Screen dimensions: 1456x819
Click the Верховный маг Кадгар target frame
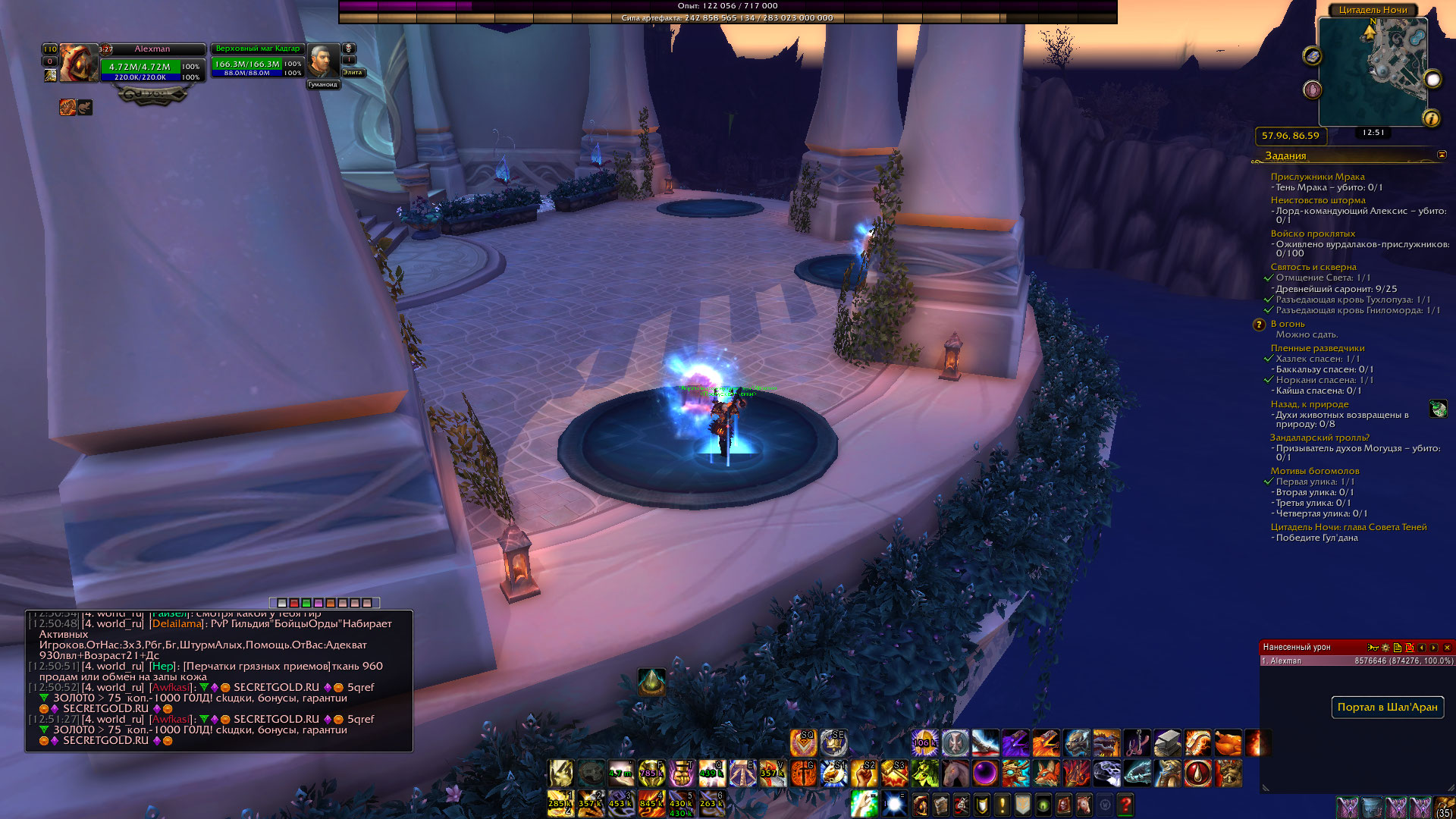click(257, 62)
